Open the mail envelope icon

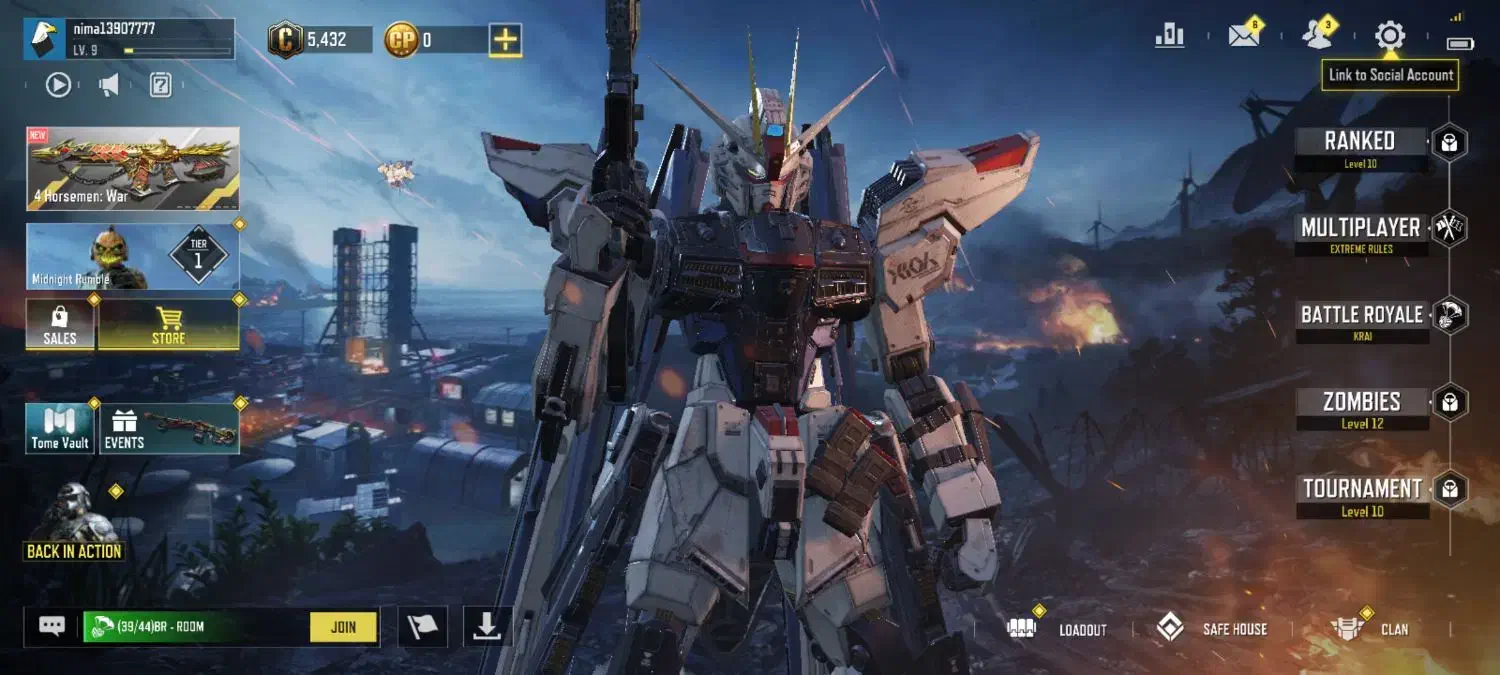[x=1244, y=36]
